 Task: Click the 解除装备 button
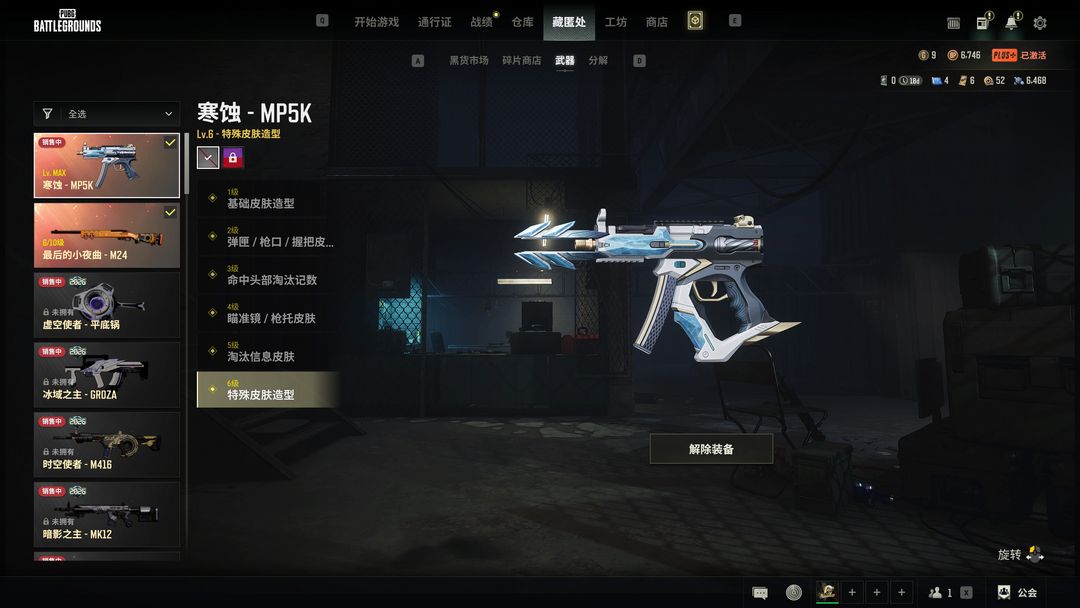point(711,449)
